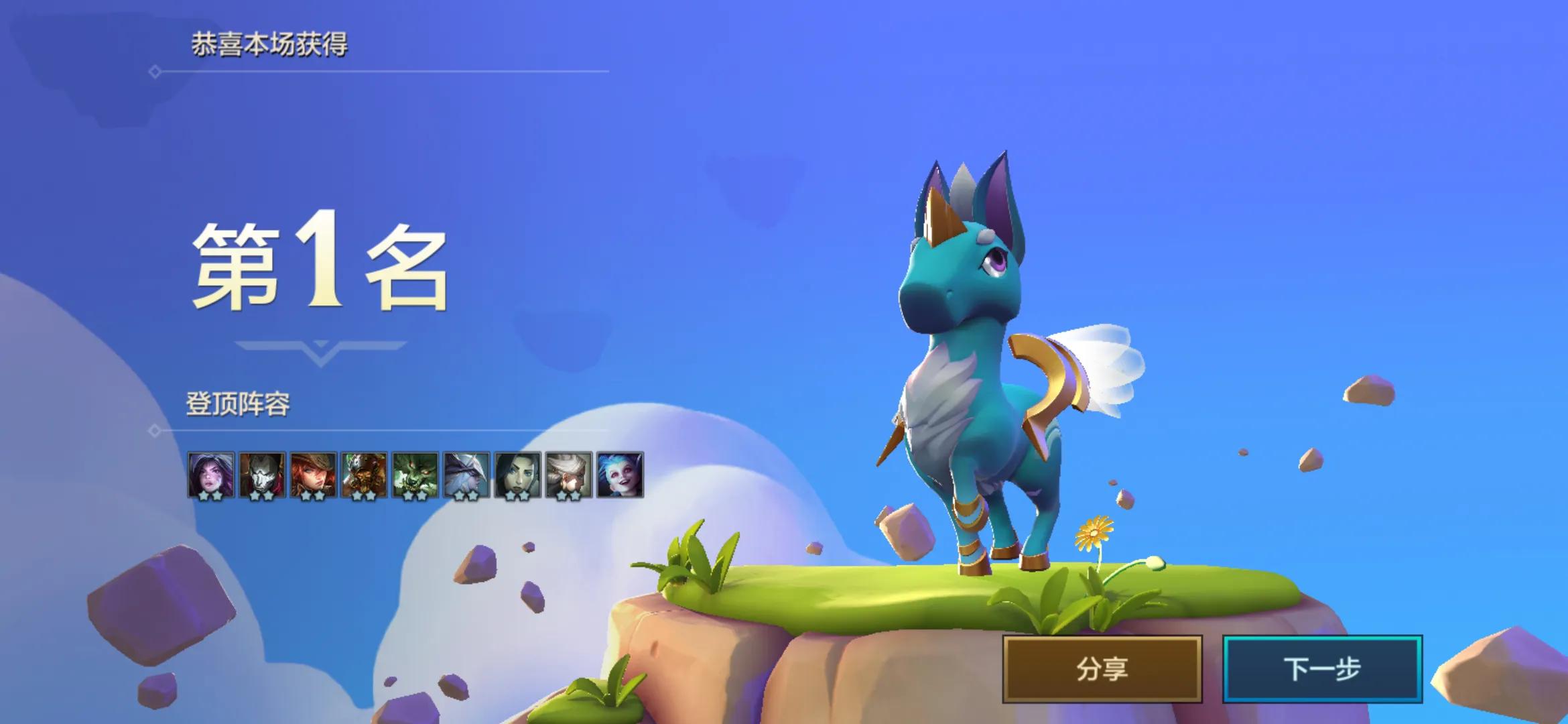
Task: Click the 分享 share button
Action: click(x=1102, y=668)
